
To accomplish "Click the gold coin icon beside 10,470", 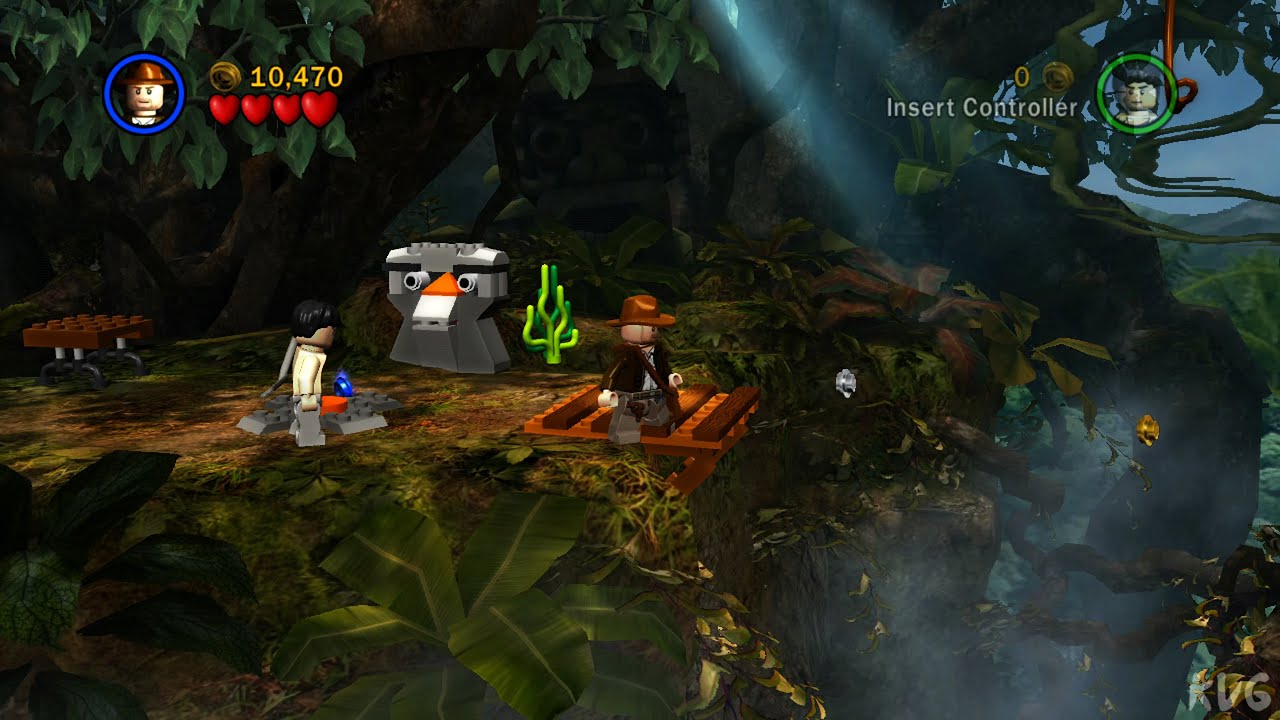I will pos(226,76).
